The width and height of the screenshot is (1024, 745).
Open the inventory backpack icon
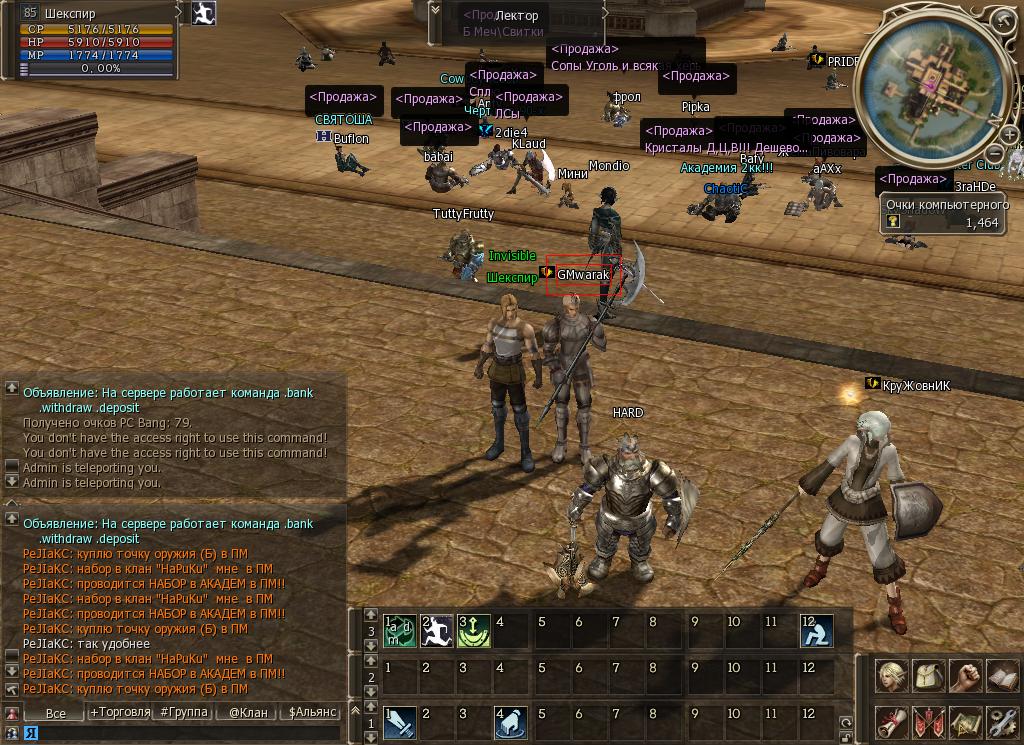(929, 677)
